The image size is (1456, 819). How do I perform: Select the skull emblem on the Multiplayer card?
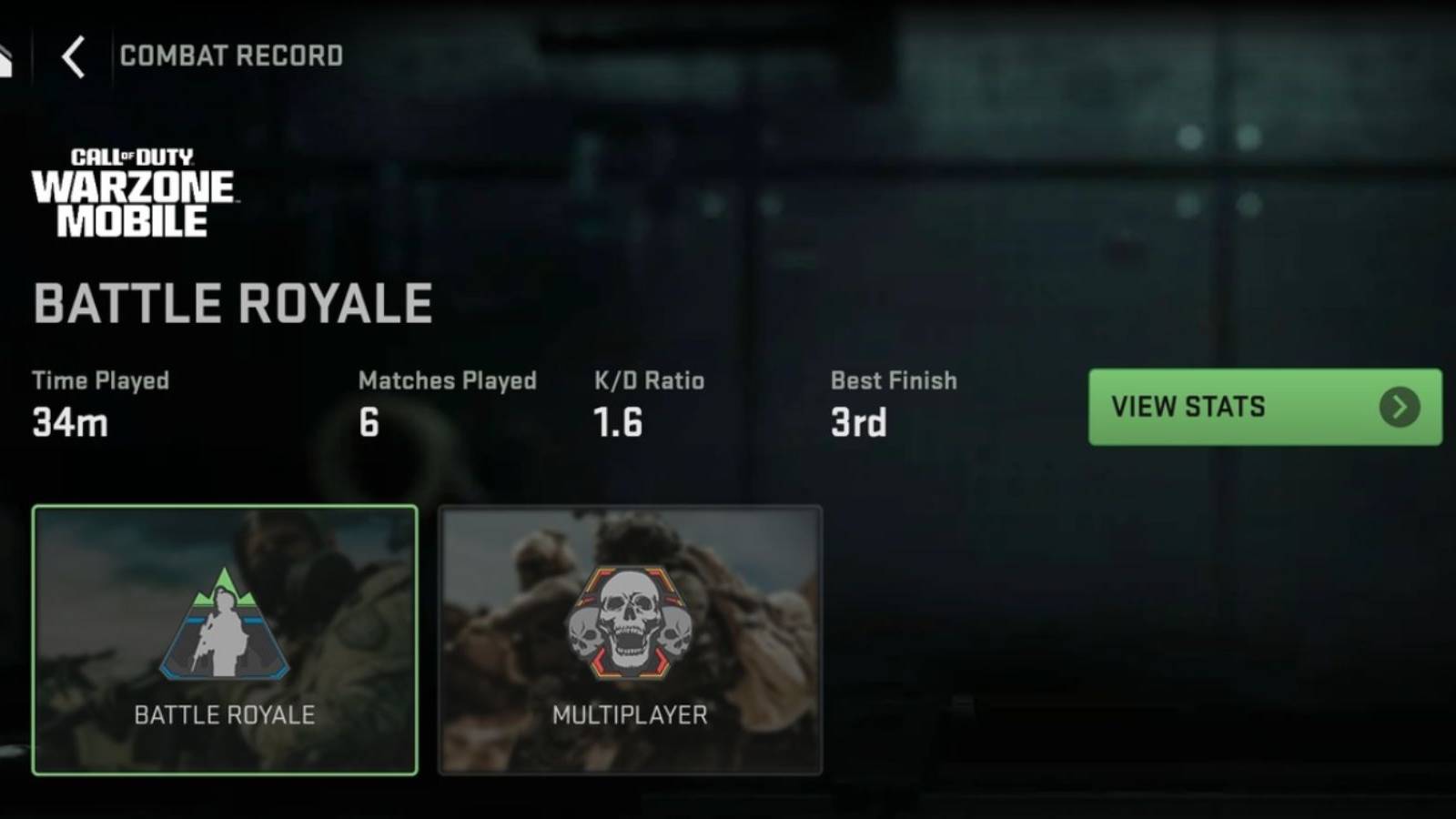(630, 624)
